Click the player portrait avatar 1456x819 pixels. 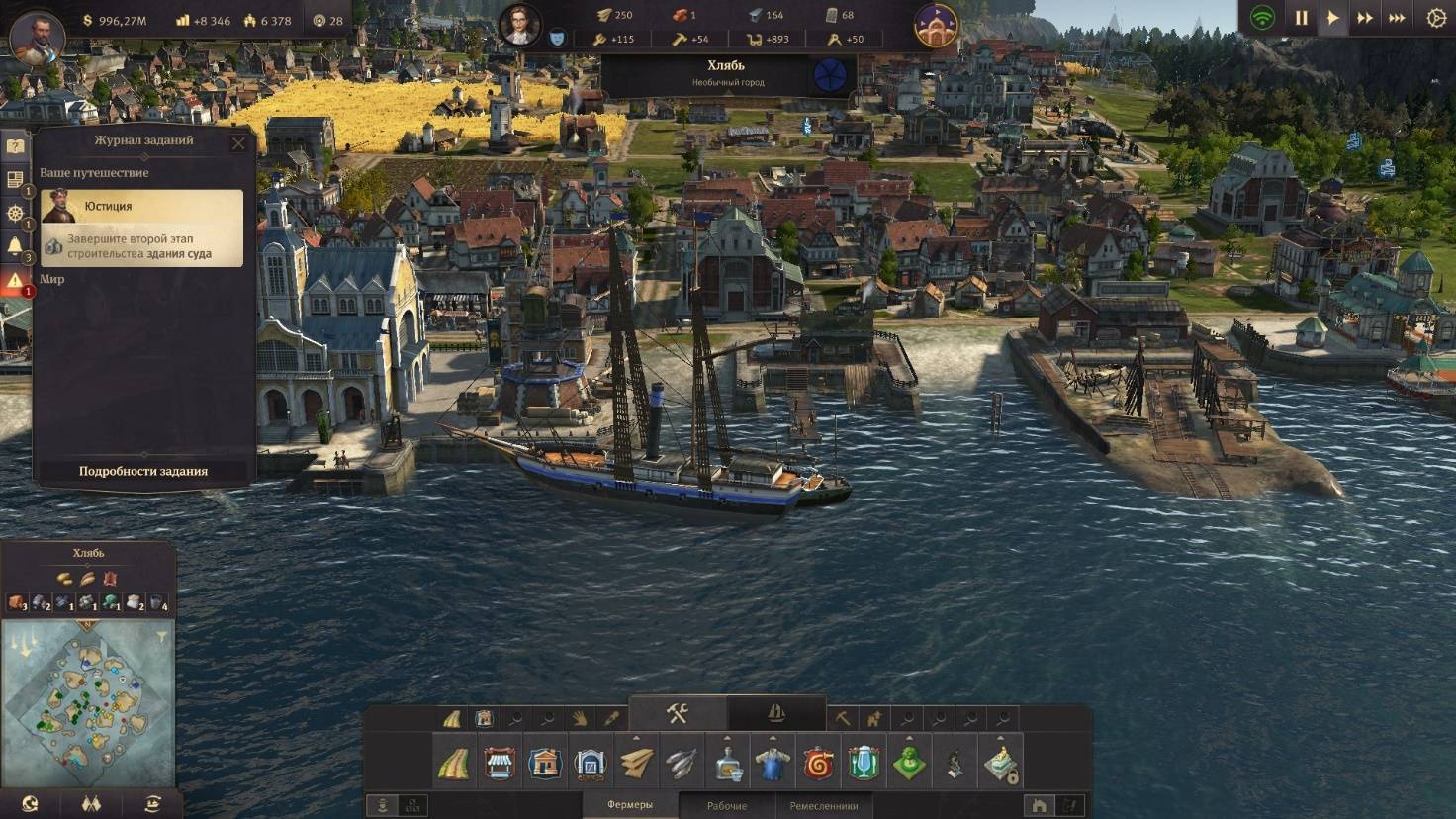tap(37, 36)
